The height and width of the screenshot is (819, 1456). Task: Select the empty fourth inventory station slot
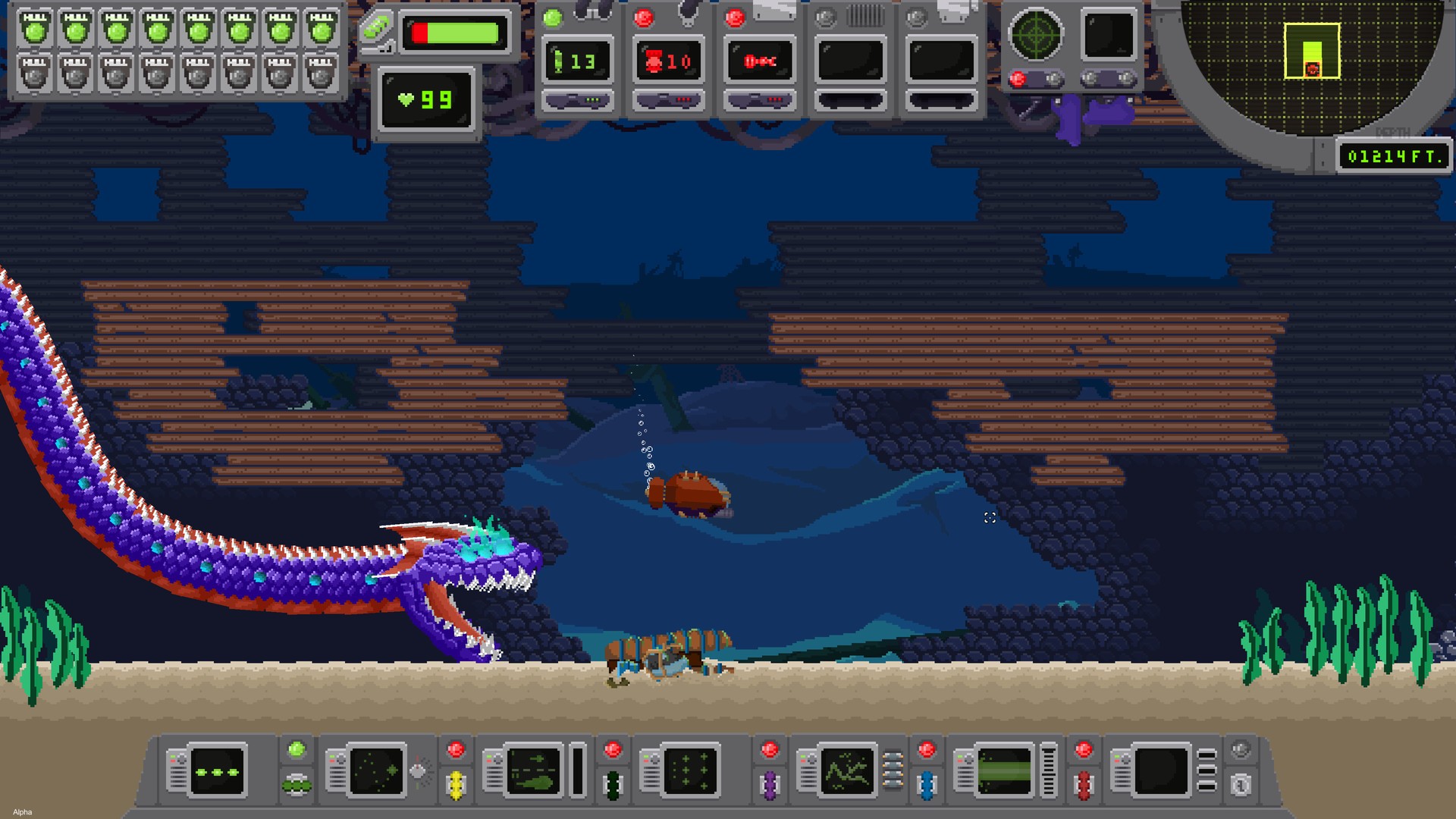coord(850,61)
